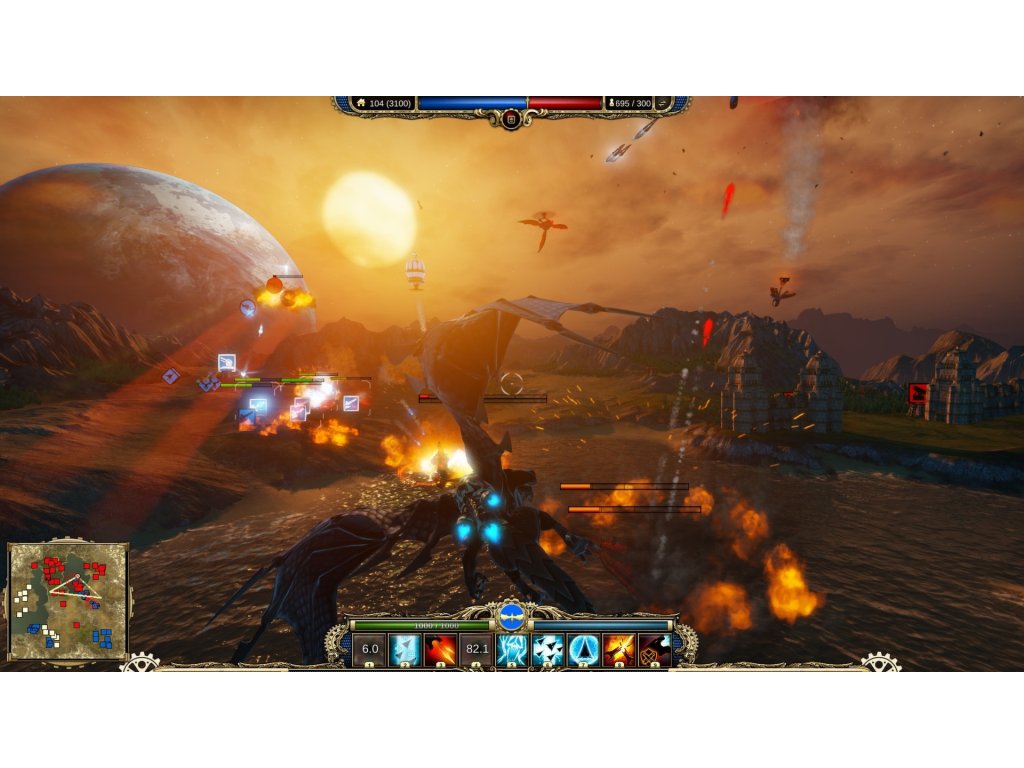Trigger the scattered dark shards ability
This screenshot has width=1024, height=768.
(548, 649)
